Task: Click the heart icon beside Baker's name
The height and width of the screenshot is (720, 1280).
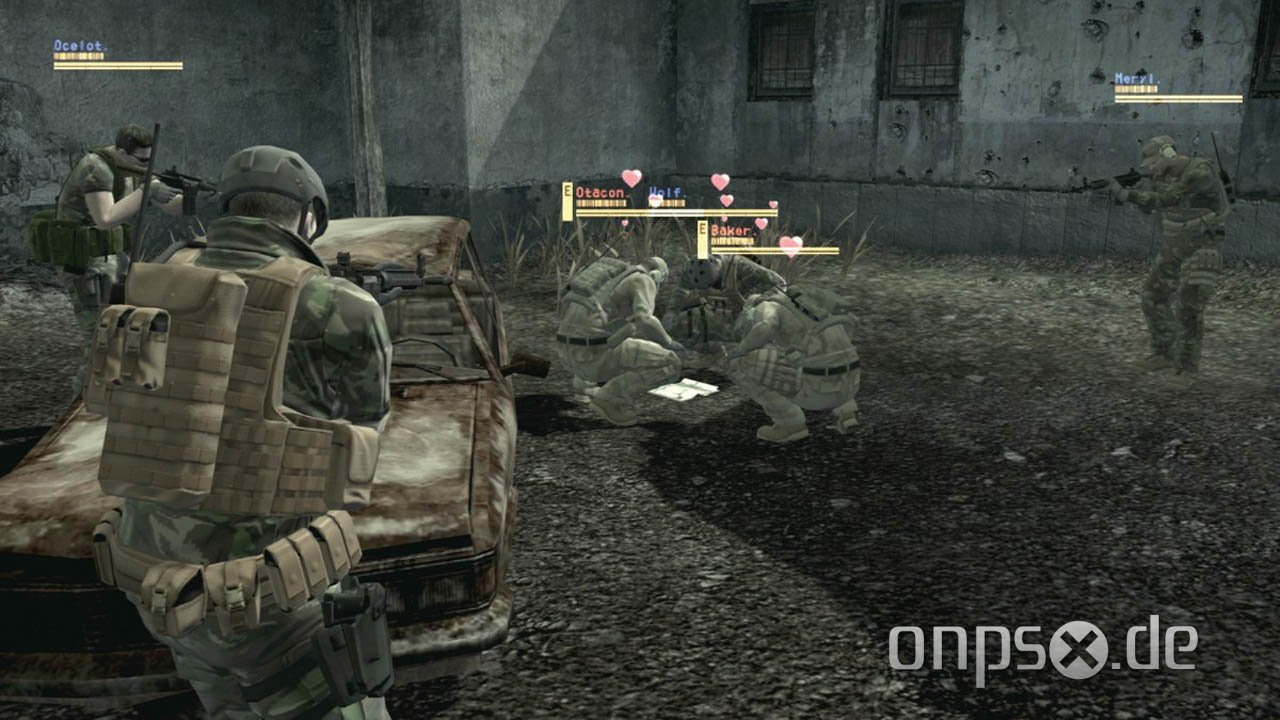Action: click(x=759, y=223)
